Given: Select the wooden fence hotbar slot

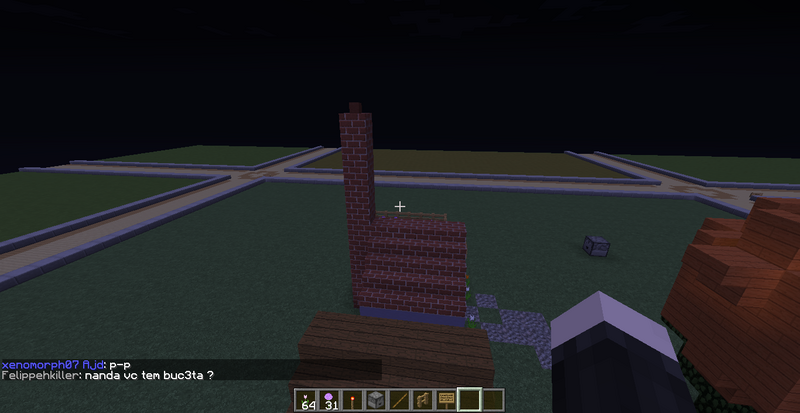Looking at the screenshot, I should 421,400.
